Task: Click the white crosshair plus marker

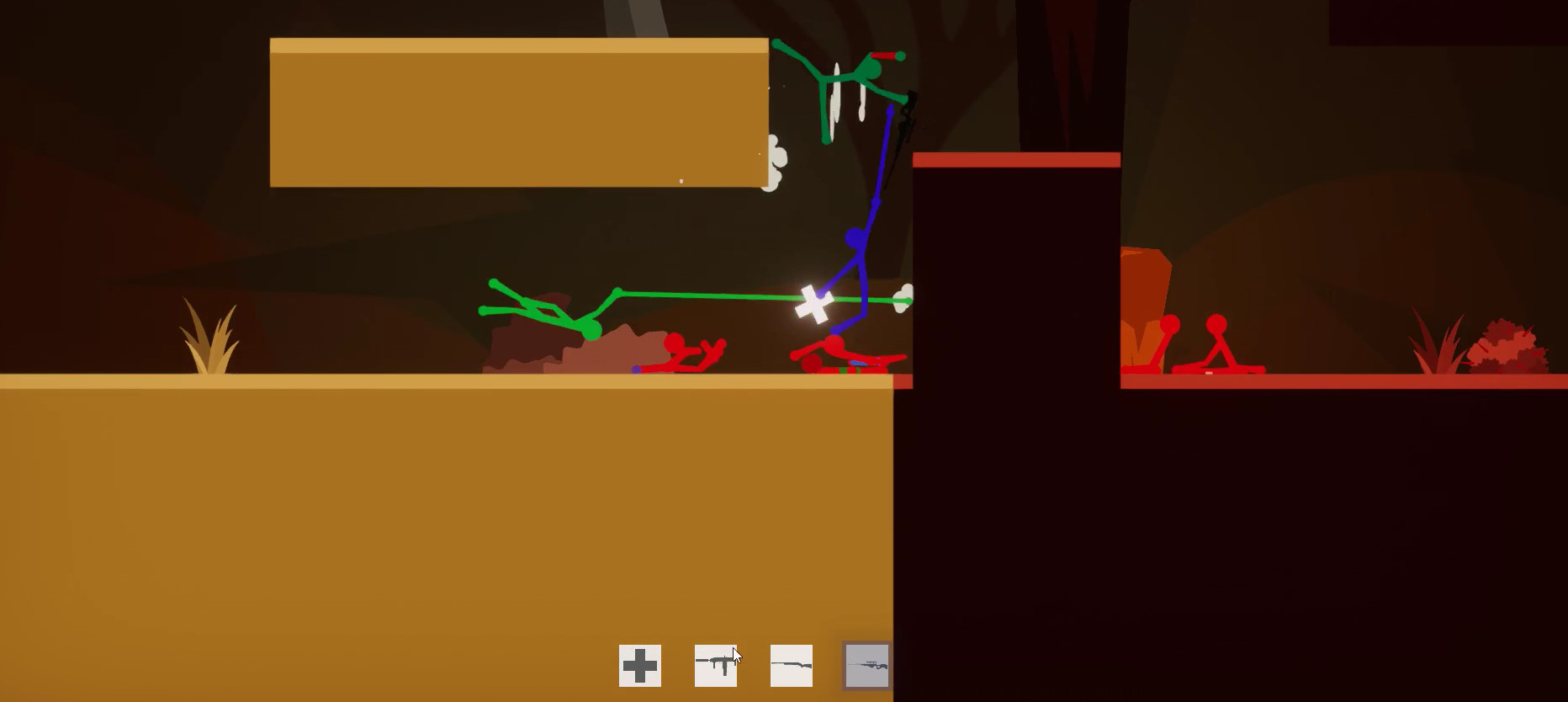Action: tap(813, 300)
